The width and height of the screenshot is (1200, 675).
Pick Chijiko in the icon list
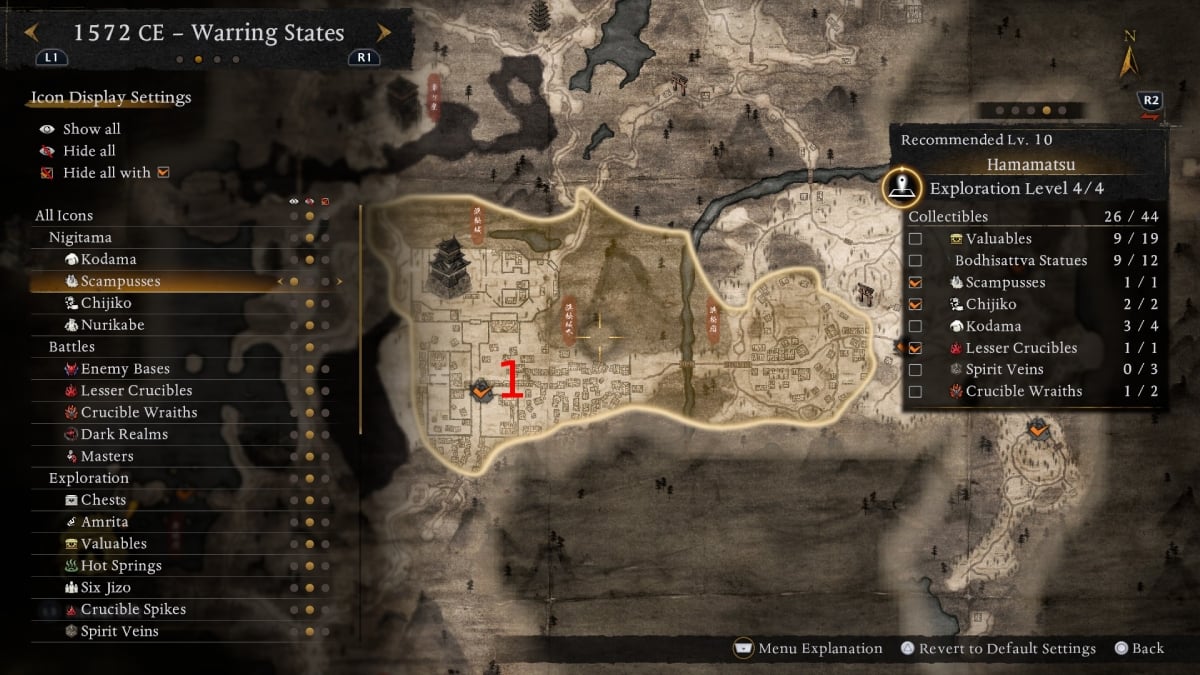pos(106,303)
